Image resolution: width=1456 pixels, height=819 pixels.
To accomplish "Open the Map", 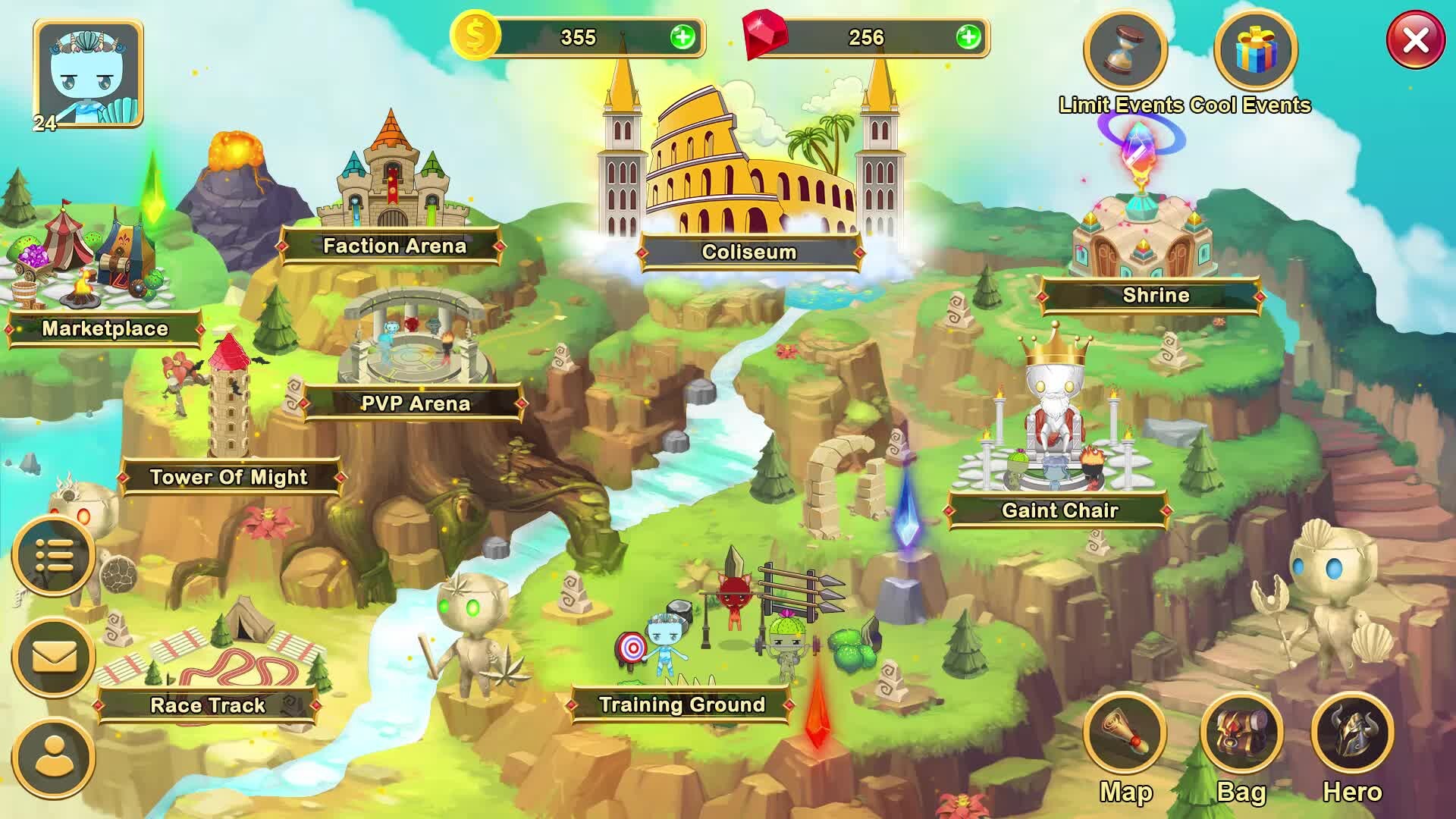I will point(1125,735).
